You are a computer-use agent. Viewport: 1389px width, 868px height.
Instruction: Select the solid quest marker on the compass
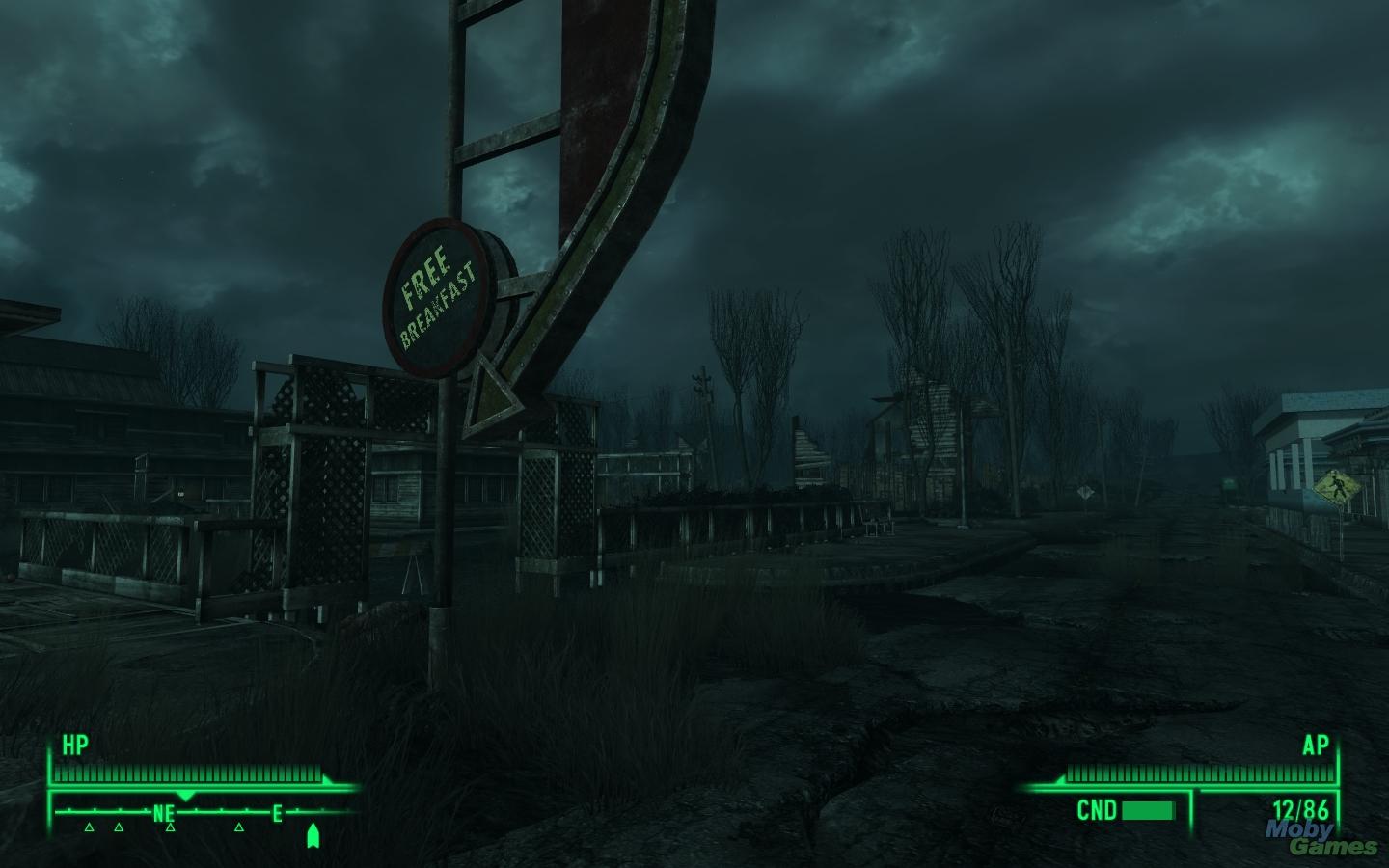313,835
